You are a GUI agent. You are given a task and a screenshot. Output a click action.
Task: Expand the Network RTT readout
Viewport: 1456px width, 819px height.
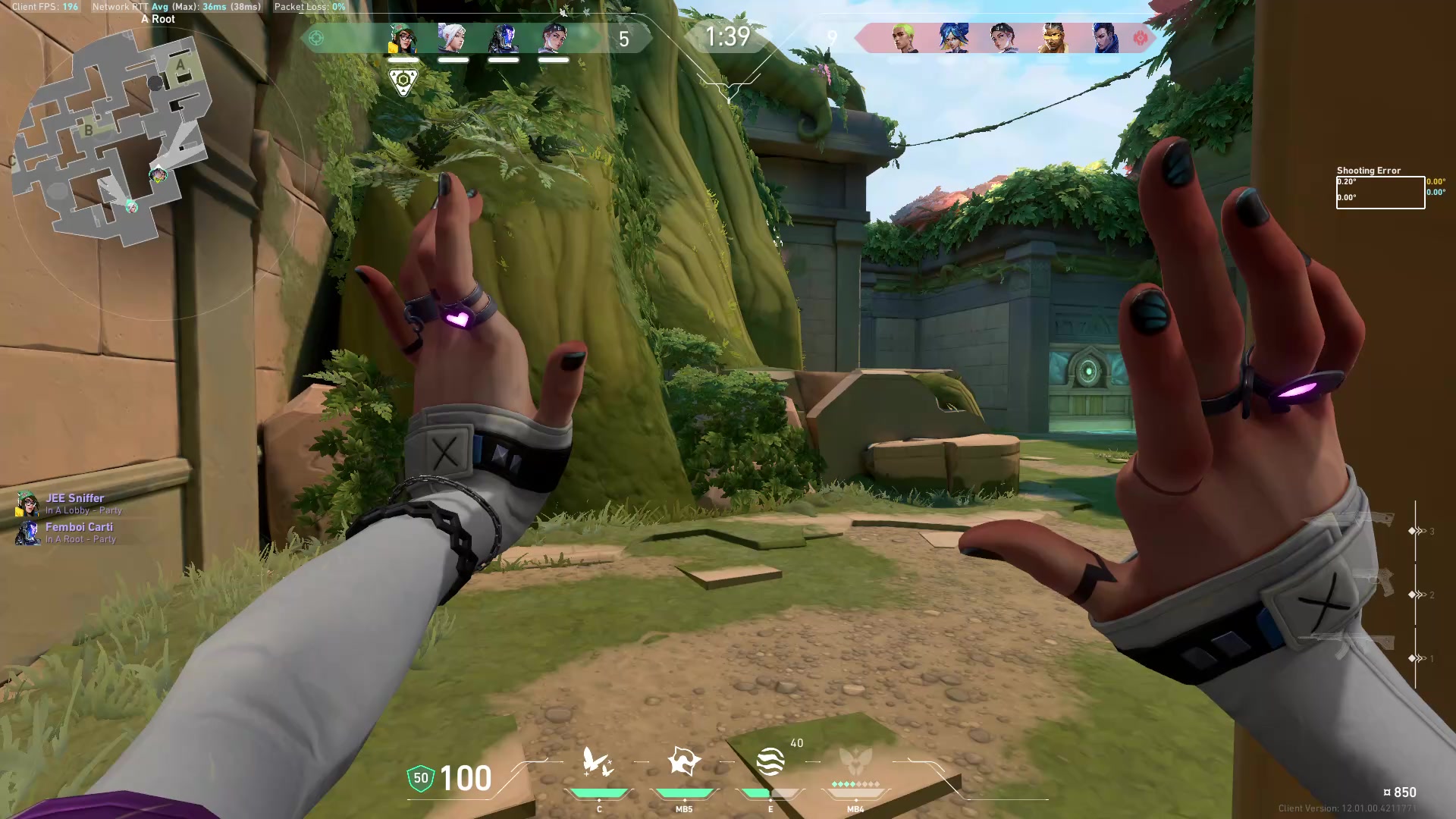pos(174,7)
